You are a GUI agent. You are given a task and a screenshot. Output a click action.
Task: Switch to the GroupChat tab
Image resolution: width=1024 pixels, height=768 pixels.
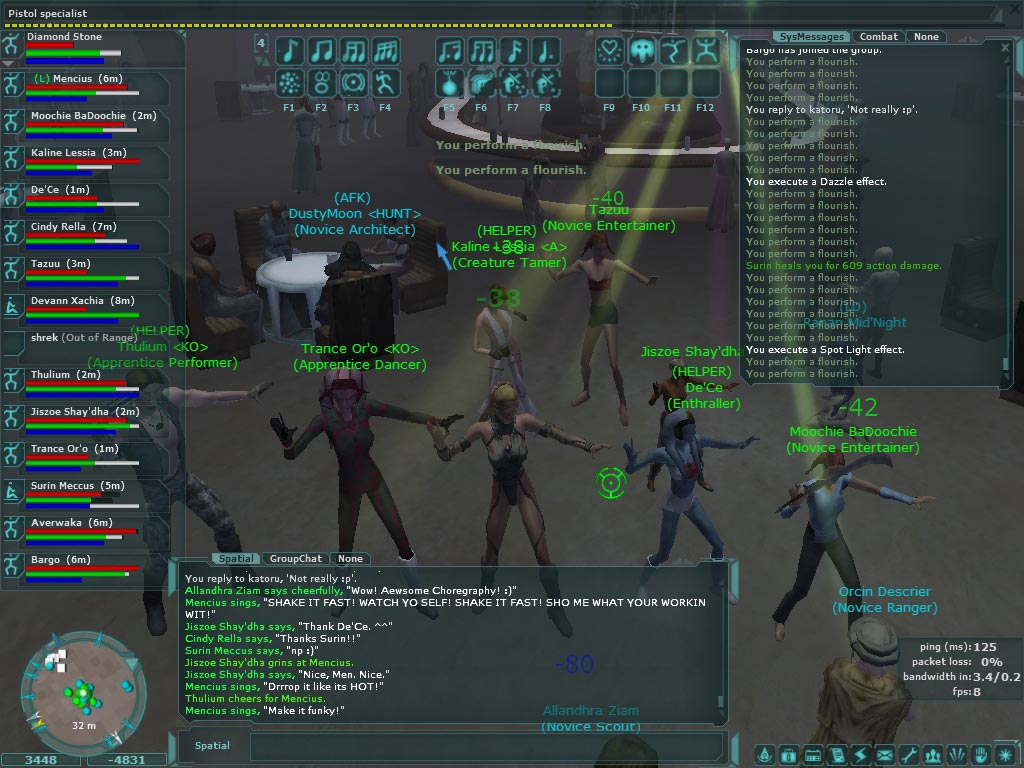(295, 559)
